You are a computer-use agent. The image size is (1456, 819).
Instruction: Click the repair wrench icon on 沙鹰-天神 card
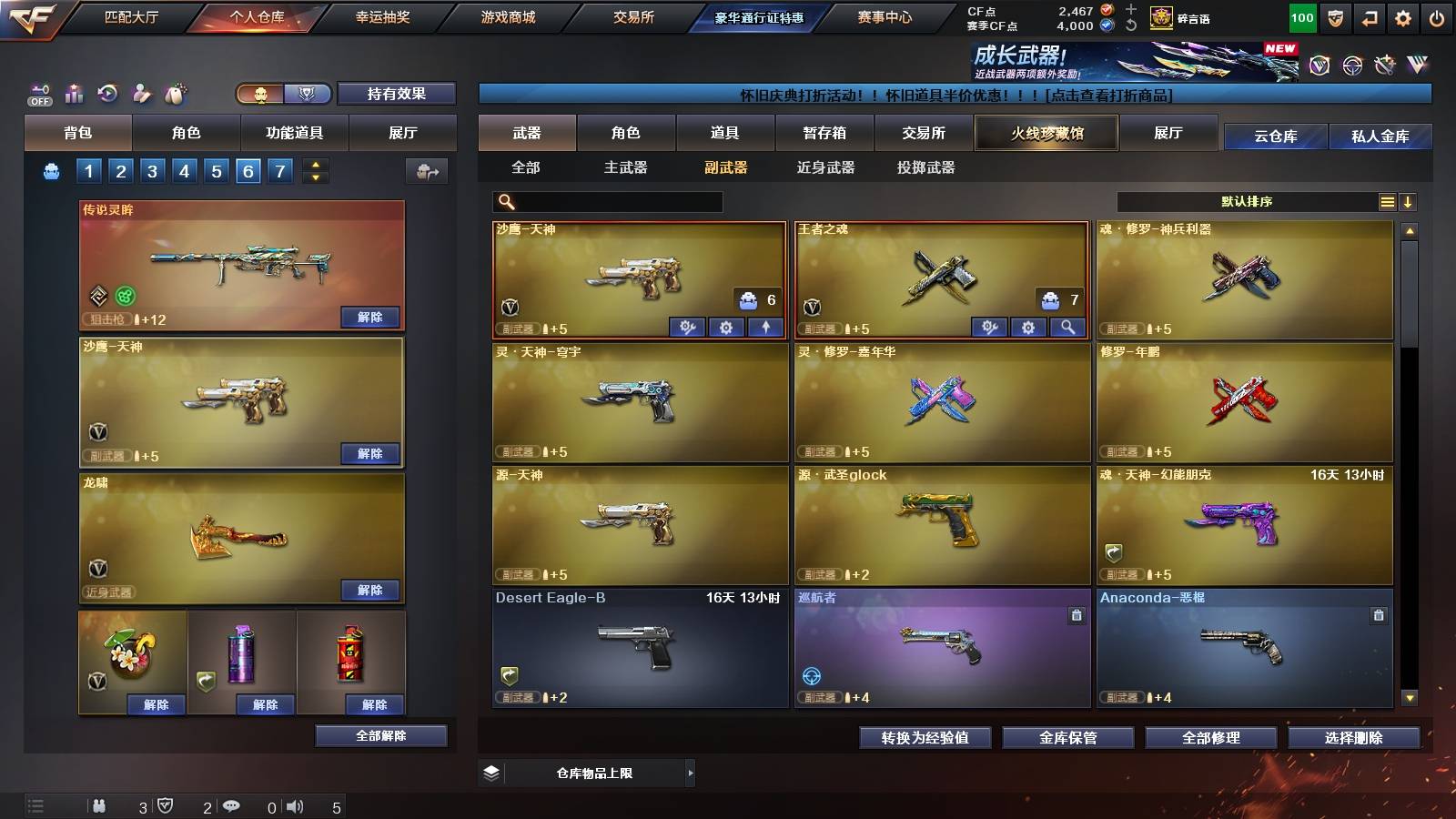coord(688,326)
